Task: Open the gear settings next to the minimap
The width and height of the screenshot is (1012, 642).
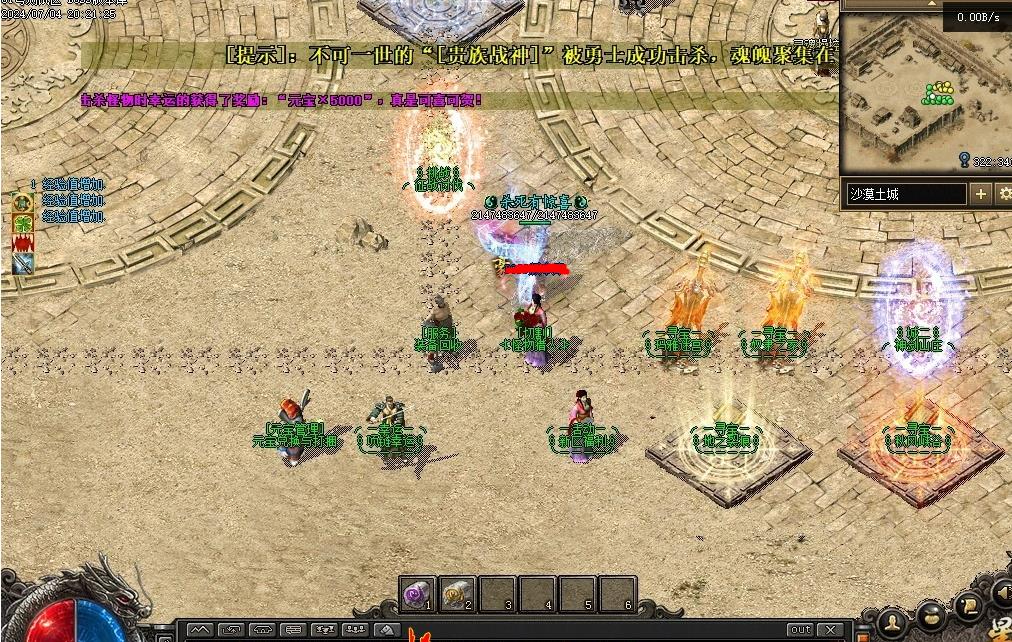Action: pos(1005,194)
